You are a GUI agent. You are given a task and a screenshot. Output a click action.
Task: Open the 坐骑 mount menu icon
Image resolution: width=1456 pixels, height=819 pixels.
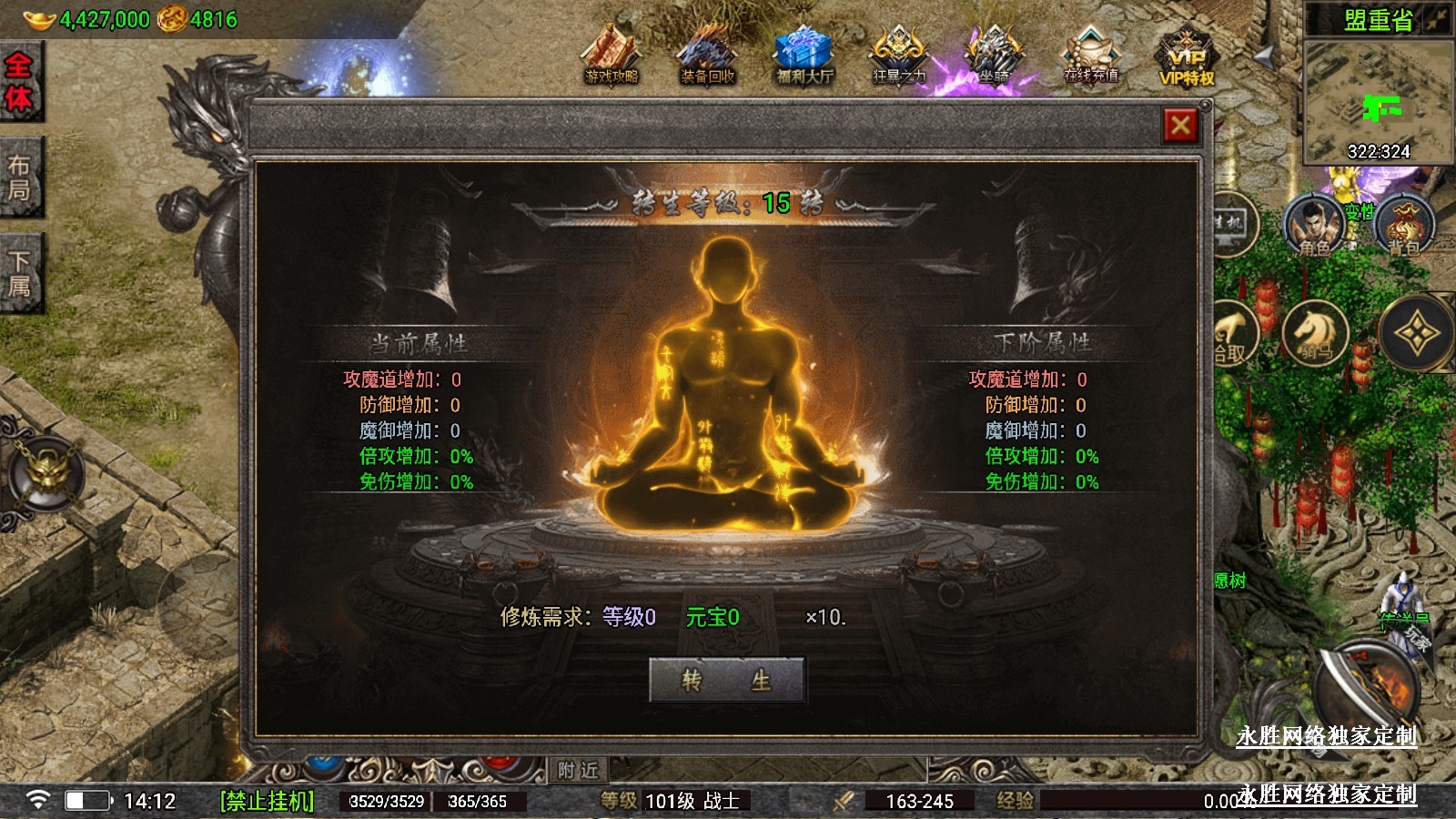995,56
